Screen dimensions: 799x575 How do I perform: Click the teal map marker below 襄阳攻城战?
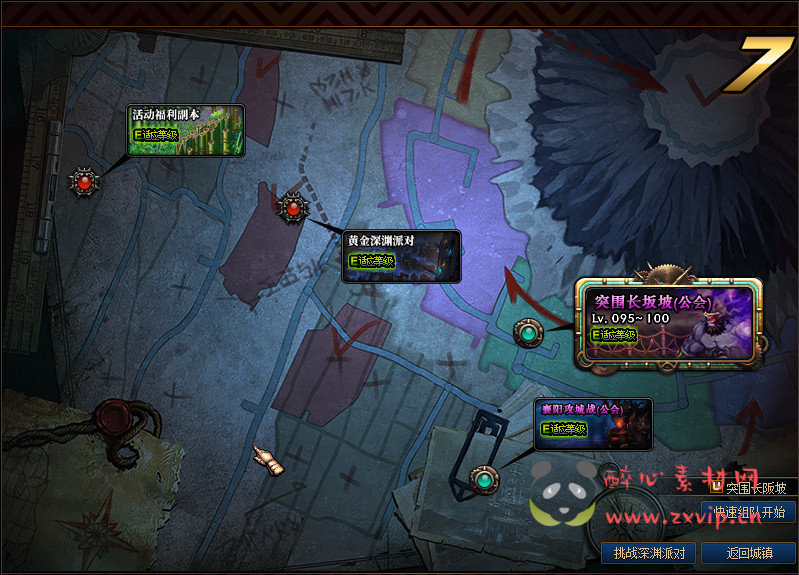(x=485, y=480)
